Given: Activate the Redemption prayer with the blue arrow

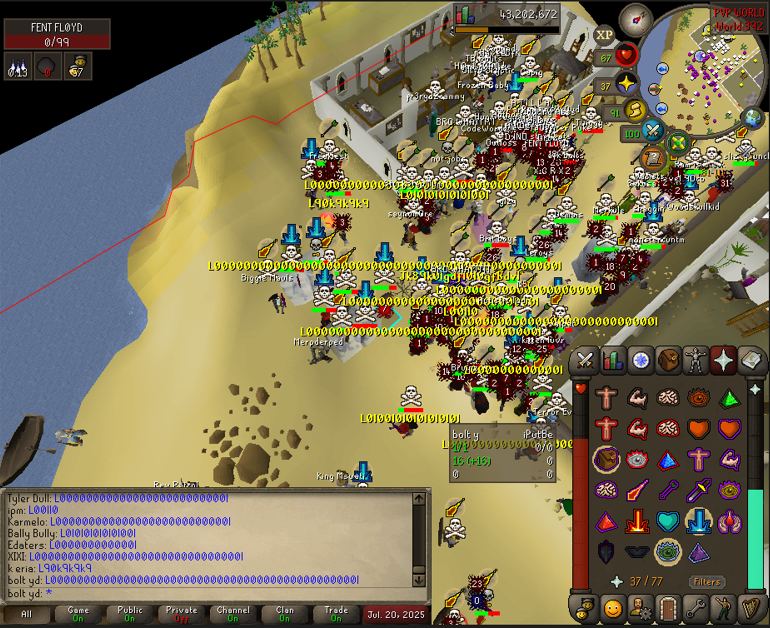Looking at the screenshot, I should coord(697,521).
